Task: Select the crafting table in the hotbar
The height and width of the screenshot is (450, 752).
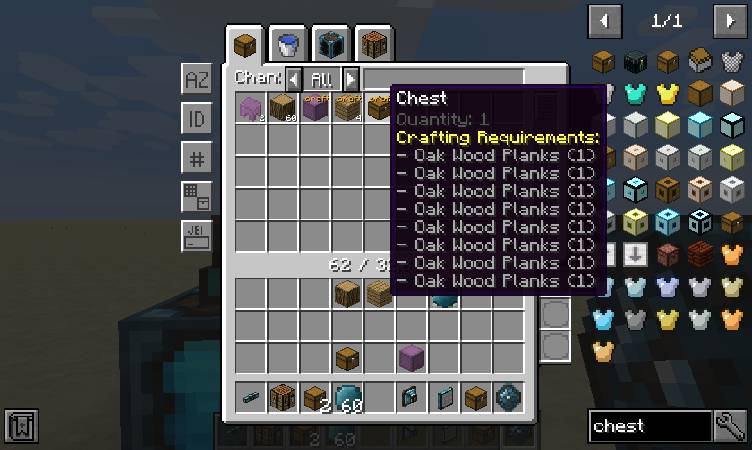Action: (x=283, y=397)
